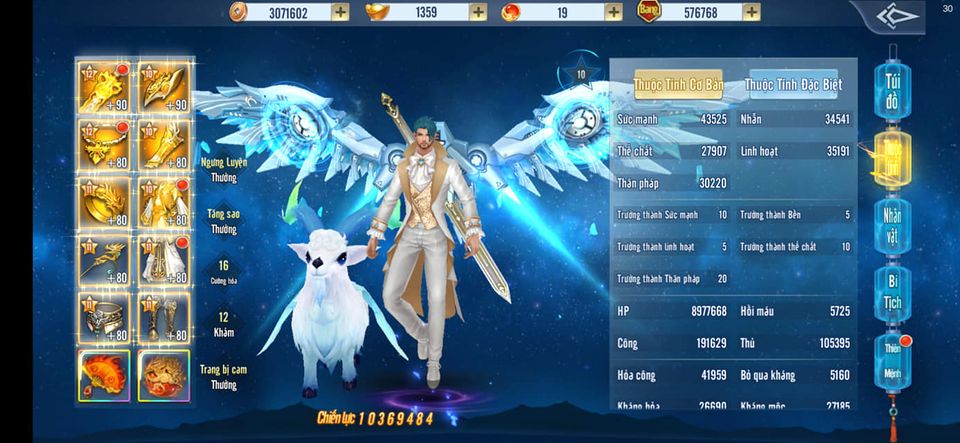Click the back arrow button

[x=897, y=16]
